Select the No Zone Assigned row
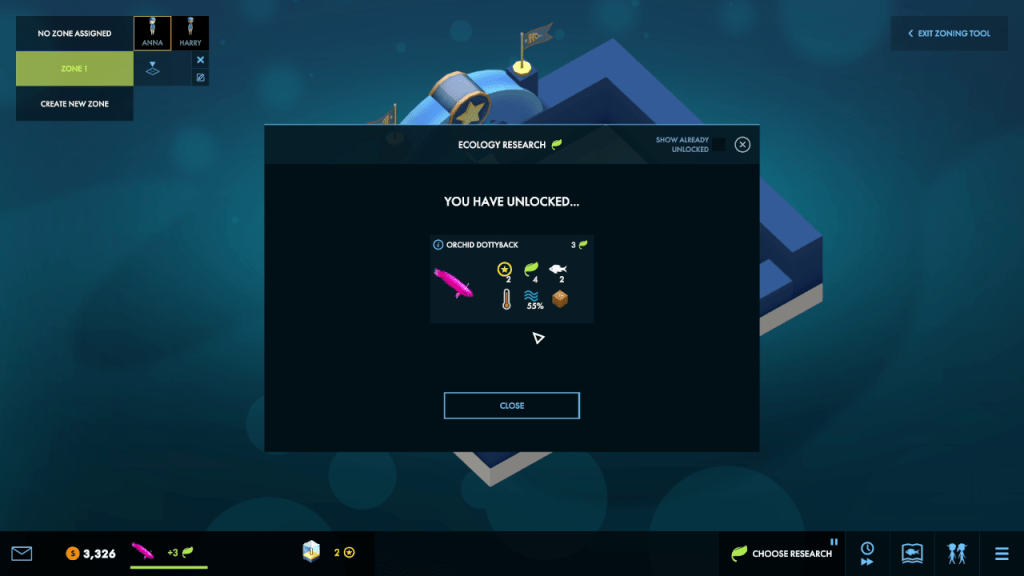 74,33
